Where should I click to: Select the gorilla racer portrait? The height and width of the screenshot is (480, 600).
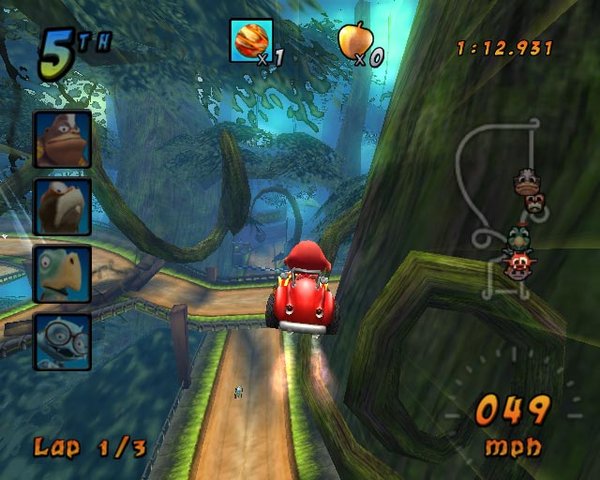63,138
